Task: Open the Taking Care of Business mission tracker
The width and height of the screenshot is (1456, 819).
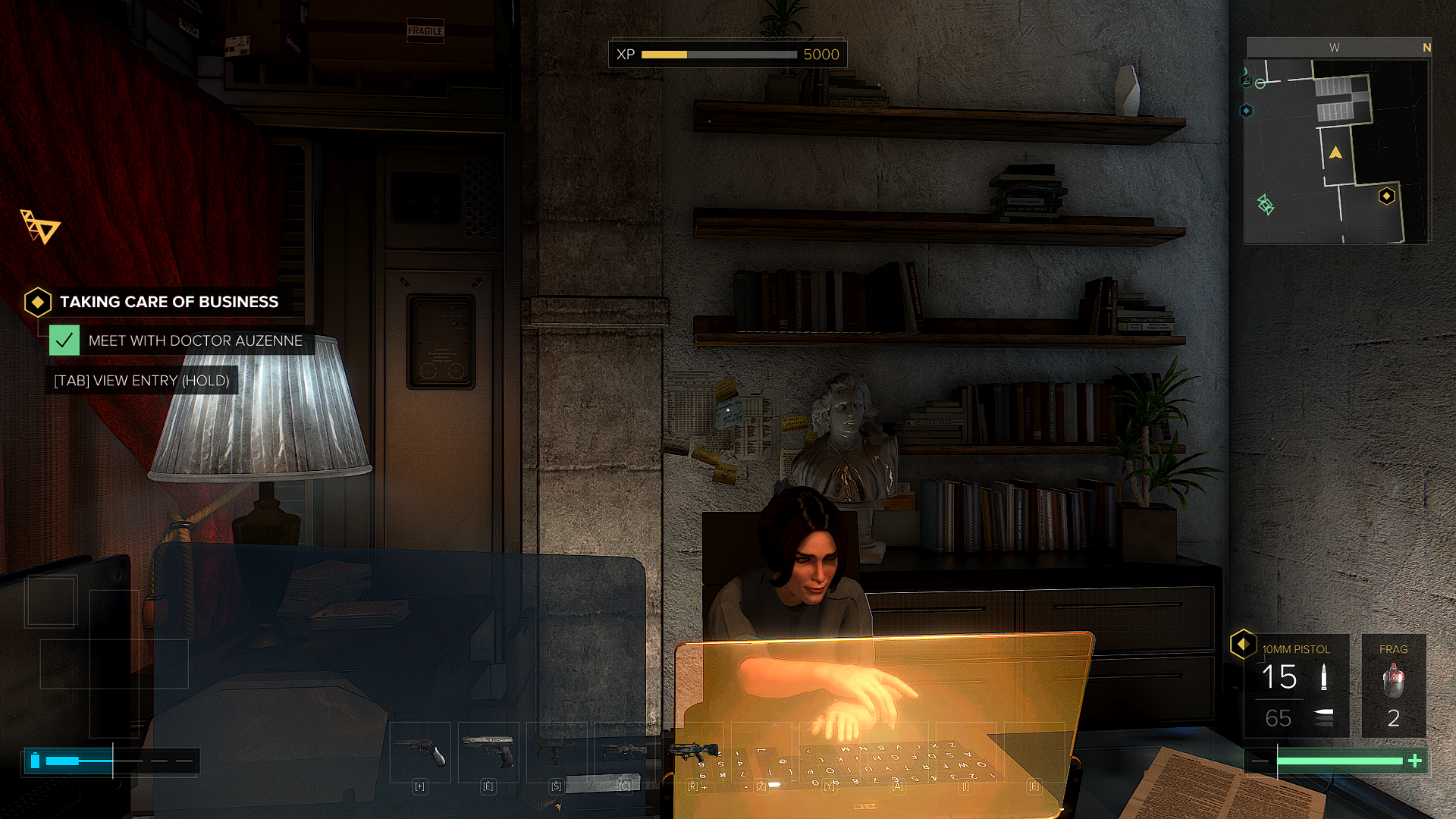Action: pyautogui.click(x=168, y=302)
